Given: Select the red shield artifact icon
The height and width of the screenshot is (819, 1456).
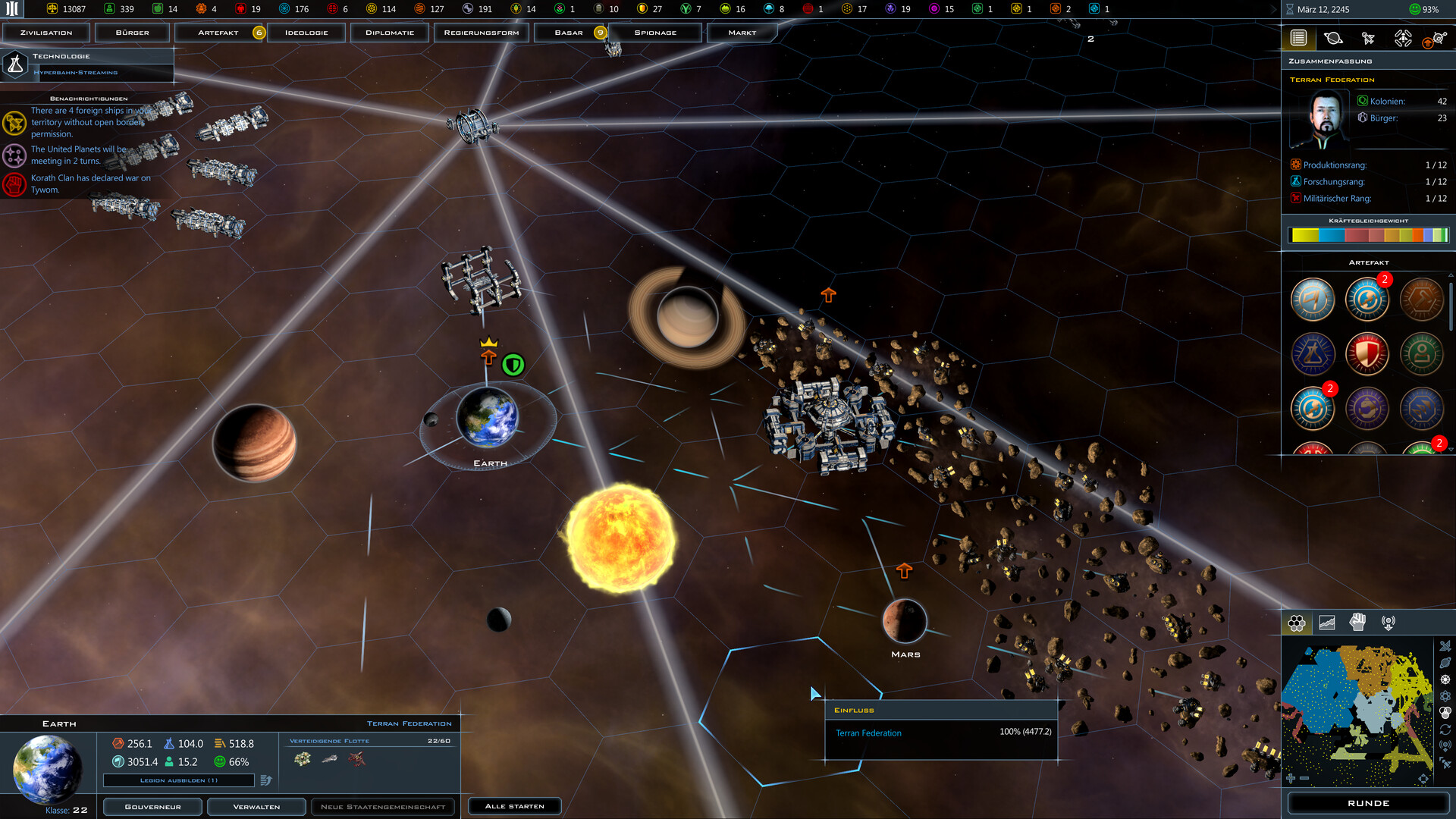Looking at the screenshot, I should point(1367,354).
